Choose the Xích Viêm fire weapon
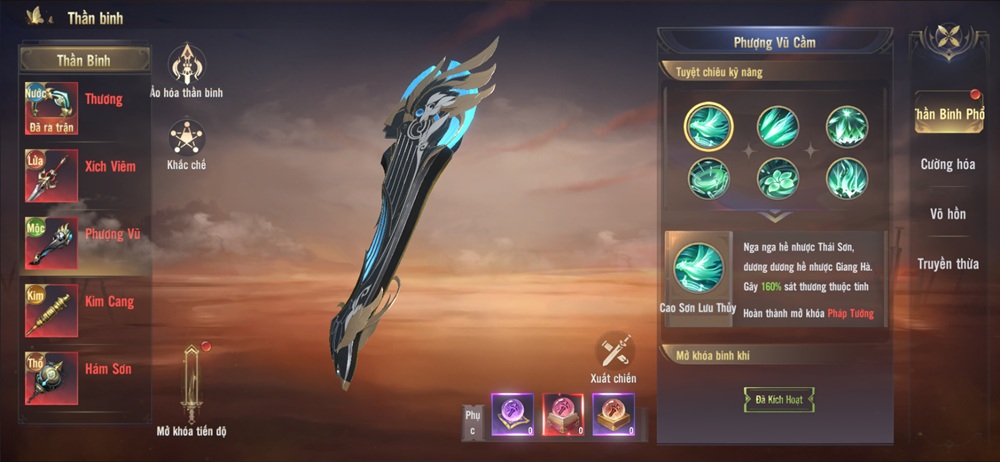Image resolution: width=1000 pixels, height=462 pixels. (x=85, y=175)
